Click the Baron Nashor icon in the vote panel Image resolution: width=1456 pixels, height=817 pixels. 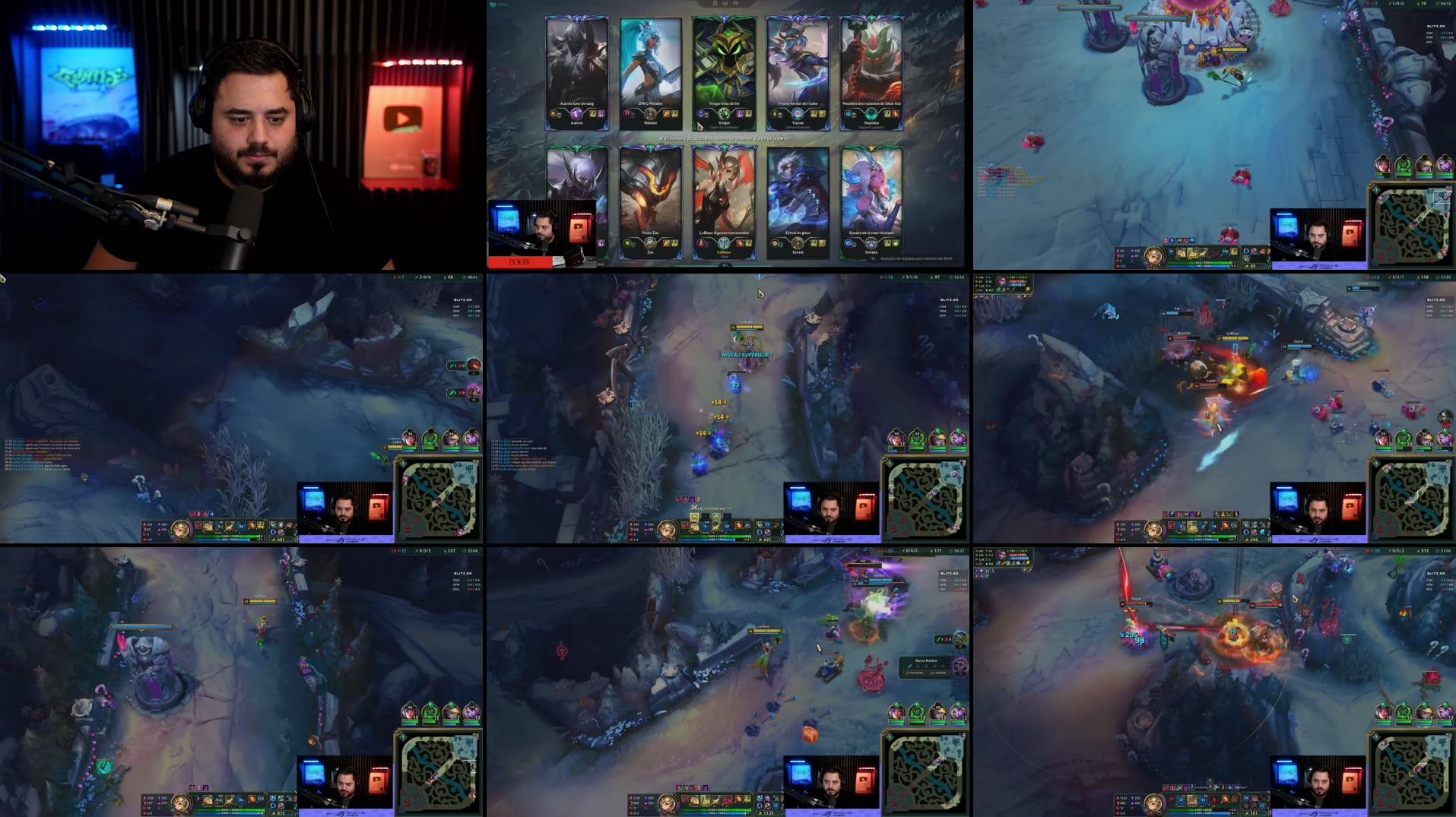click(x=962, y=667)
